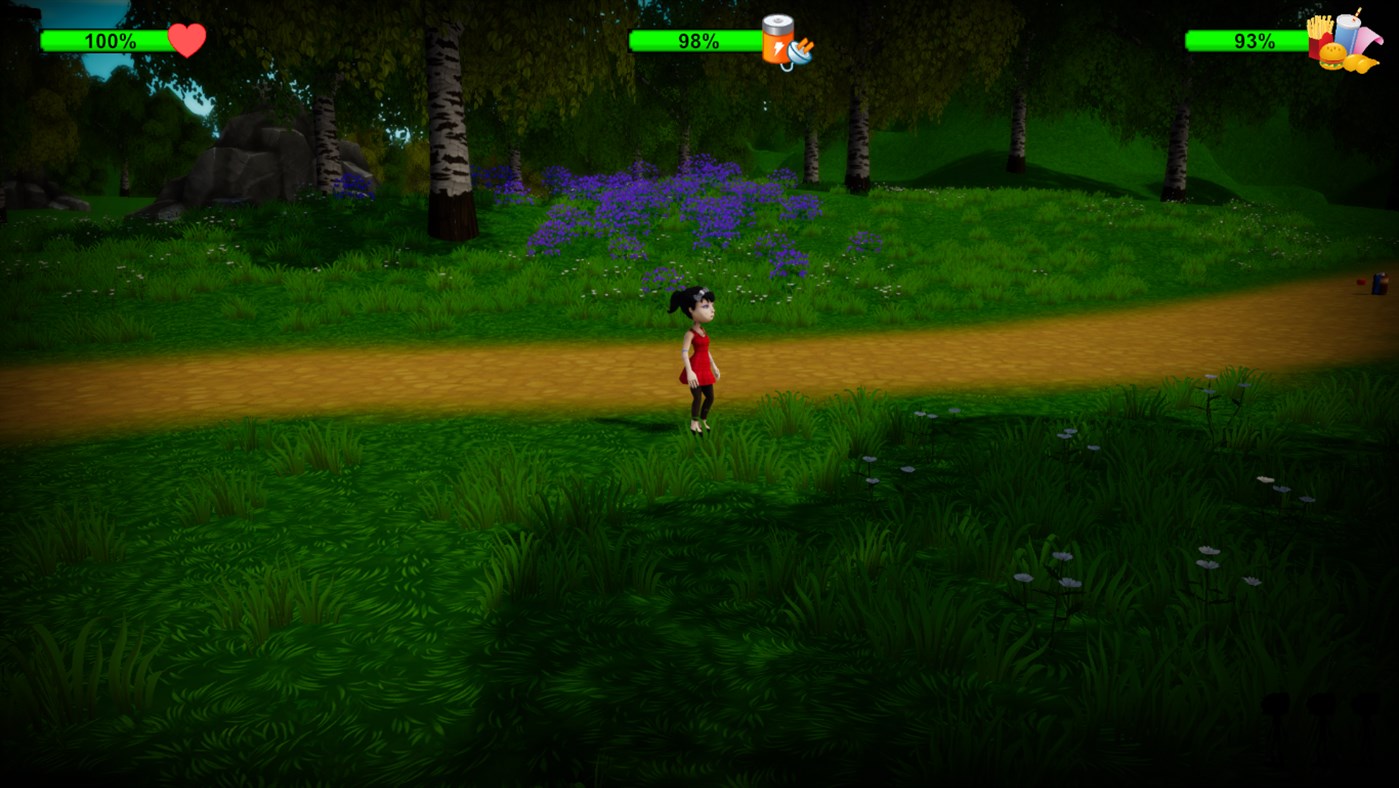Click the fast food hunger icon
The width and height of the screenshot is (1399, 788).
coord(1342,42)
